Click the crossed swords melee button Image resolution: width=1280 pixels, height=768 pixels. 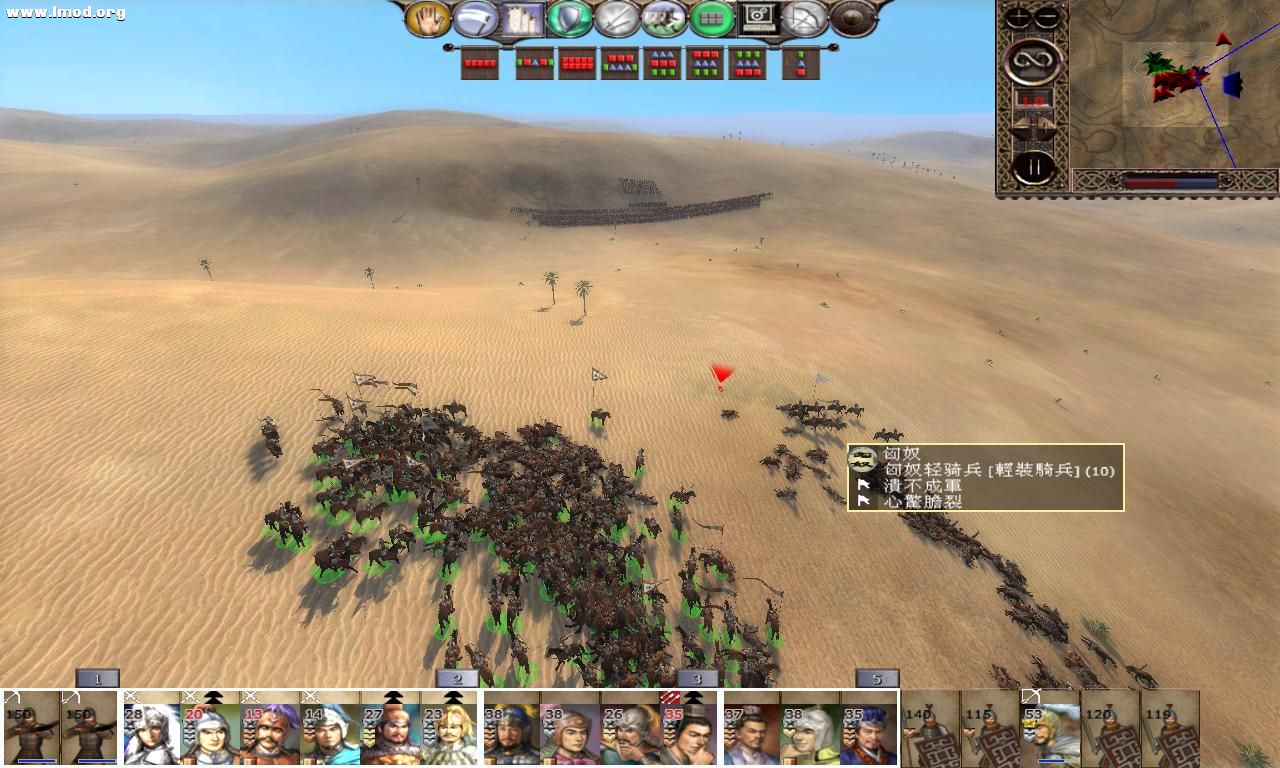click(x=617, y=18)
